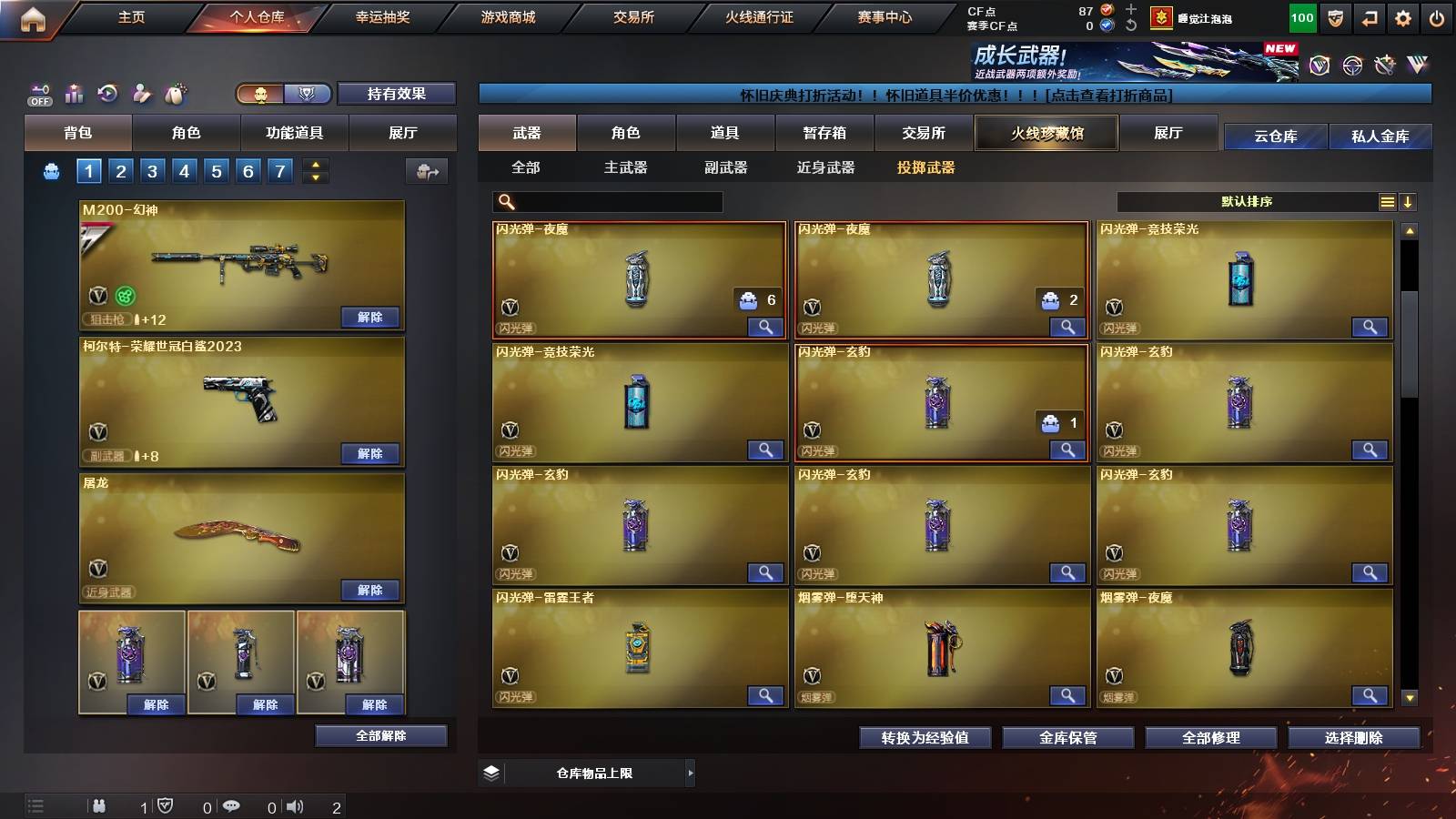Click the statistics bar-chart icon near OFF toggle
Screen dimensions: 1456x819
(74, 93)
